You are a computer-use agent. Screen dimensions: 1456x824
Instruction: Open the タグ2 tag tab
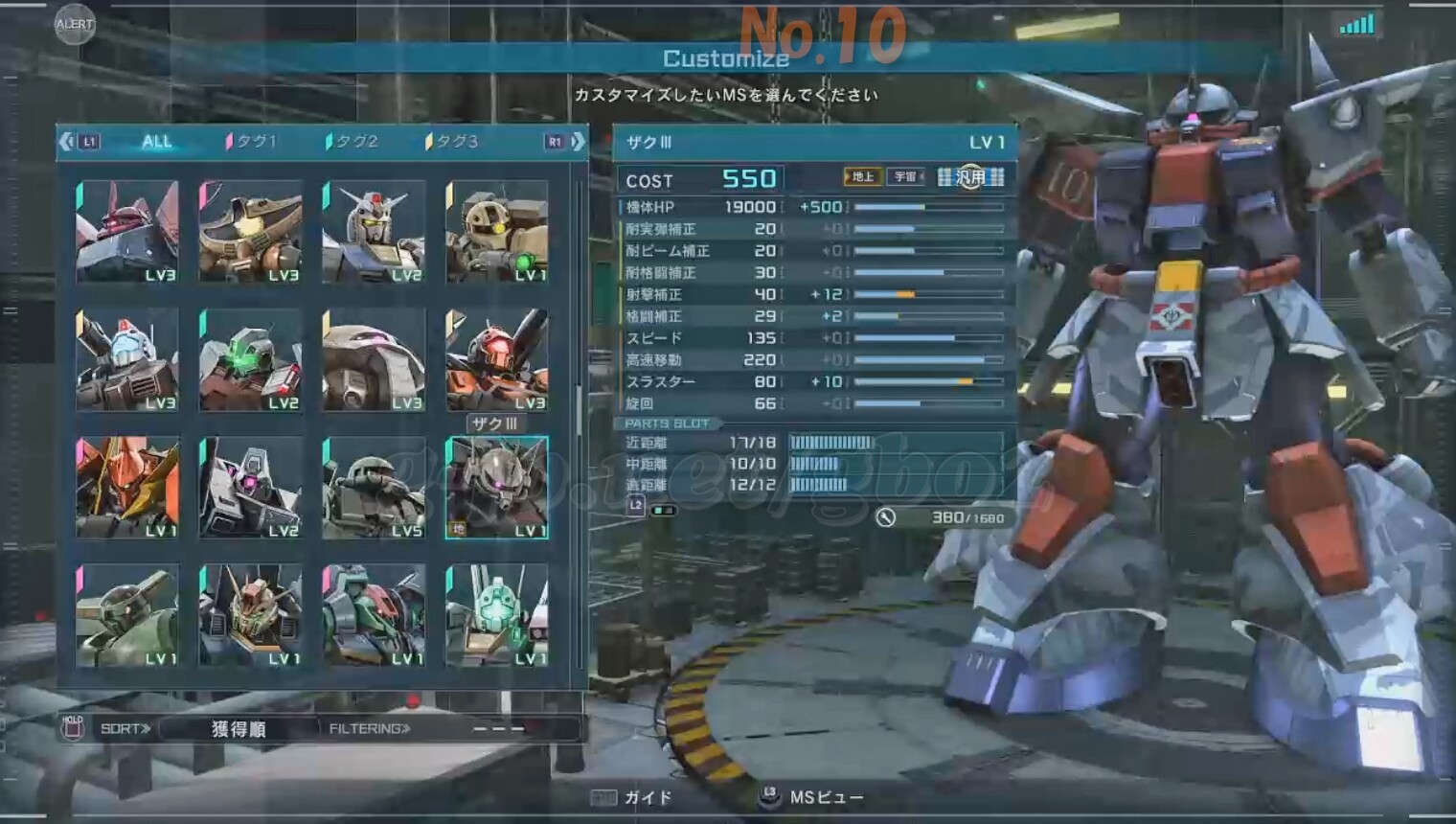click(x=353, y=142)
